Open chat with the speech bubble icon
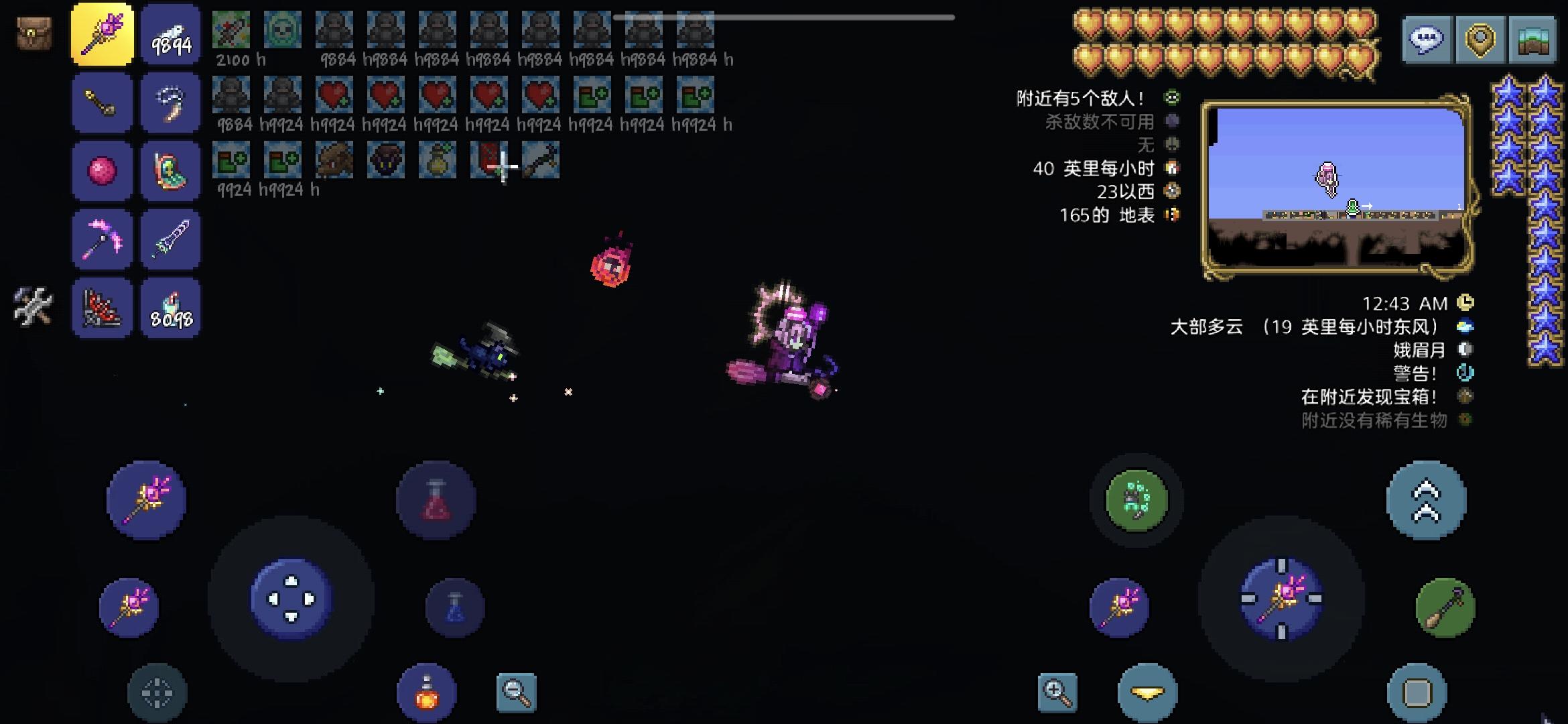1568x724 pixels. (1426, 39)
